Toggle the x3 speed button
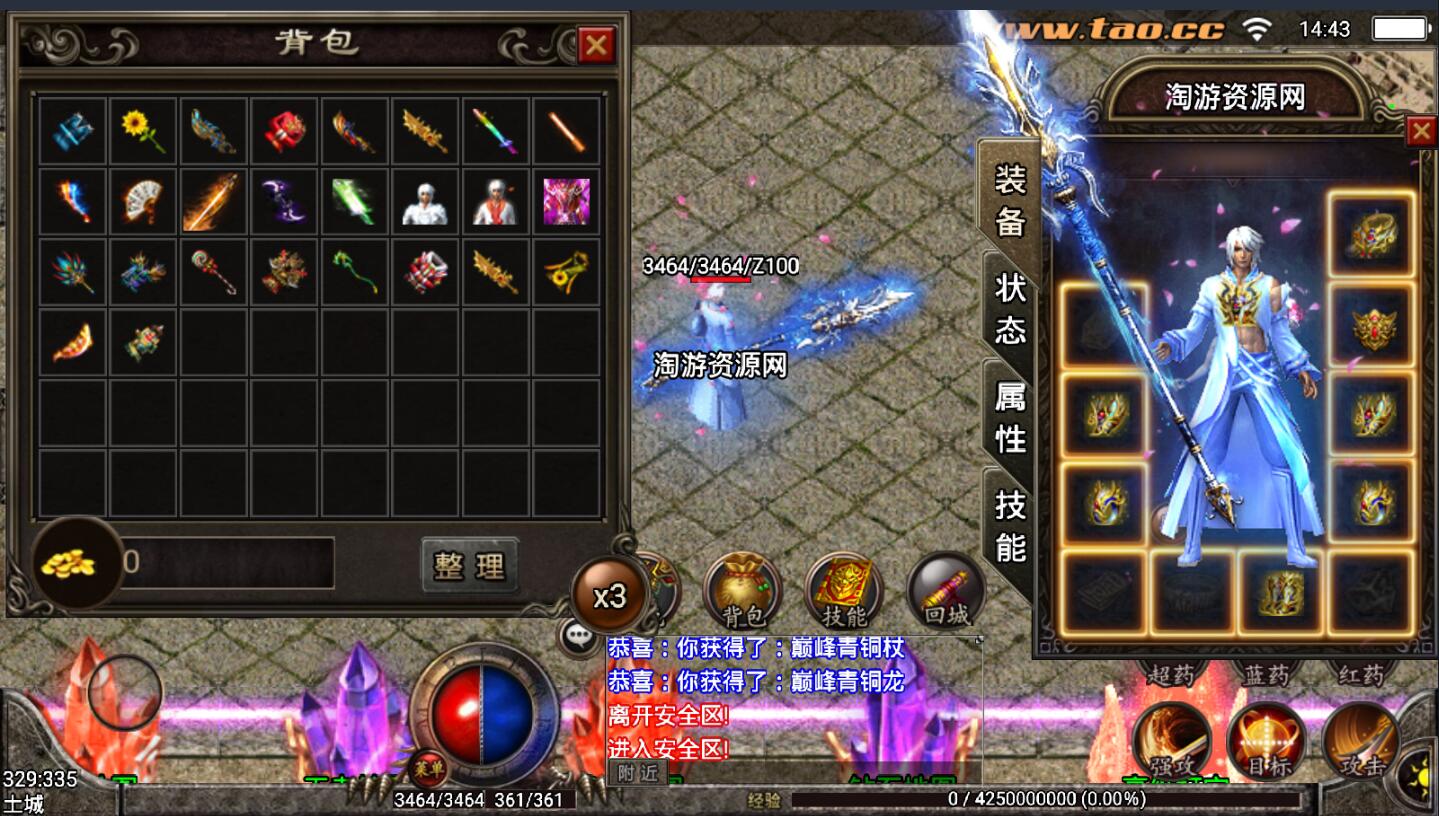The height and width of the screenshot is (816, 1439). [609, 596]
